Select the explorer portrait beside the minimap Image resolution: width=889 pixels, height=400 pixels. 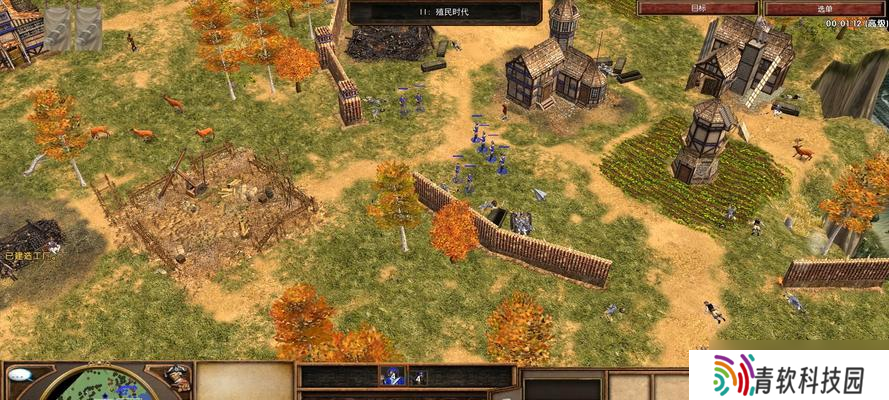click(x=176, y=377)
